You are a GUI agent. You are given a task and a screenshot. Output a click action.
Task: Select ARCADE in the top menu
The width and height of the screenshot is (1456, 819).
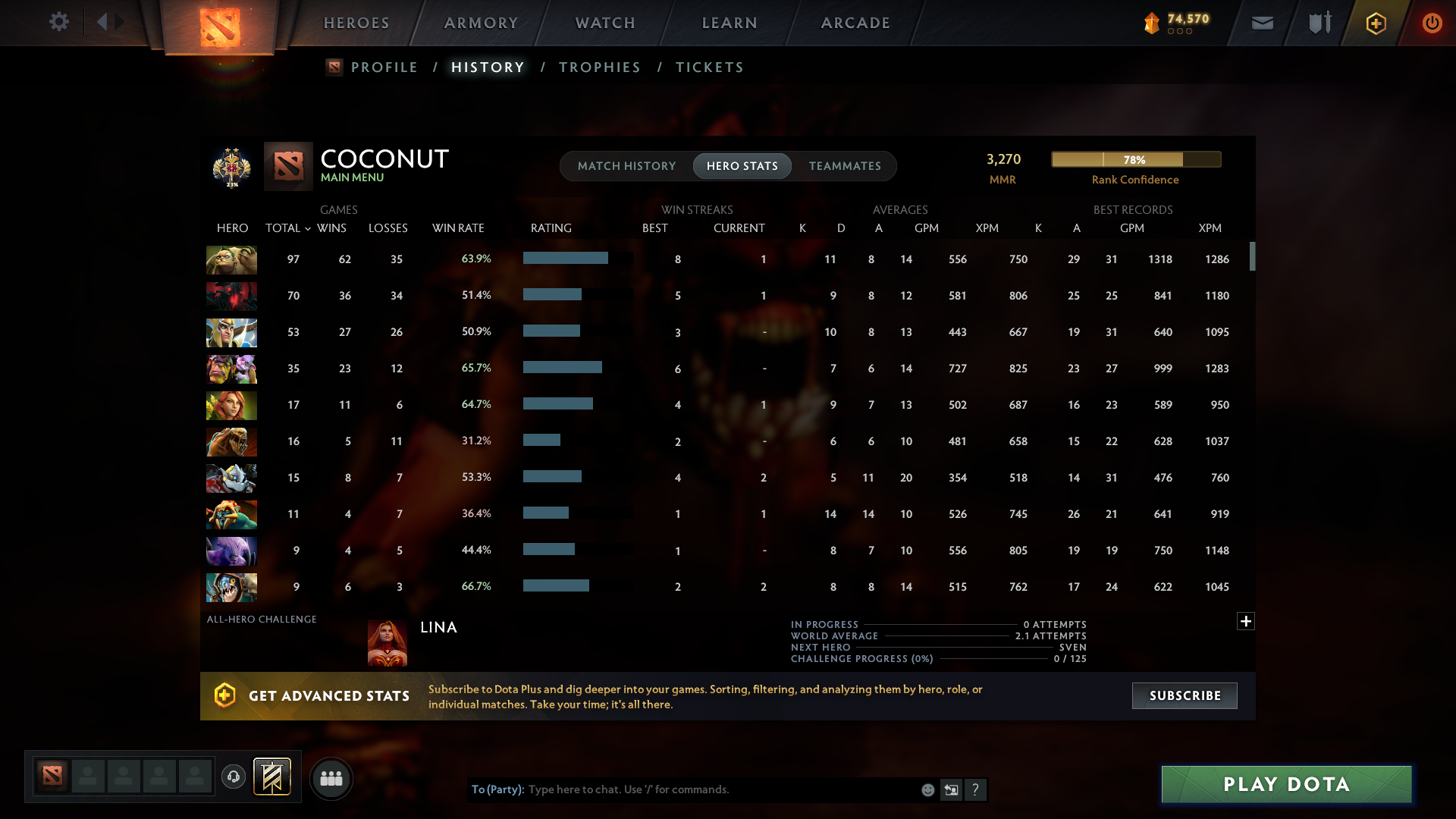pyautogui.click(x=855, y=23)
